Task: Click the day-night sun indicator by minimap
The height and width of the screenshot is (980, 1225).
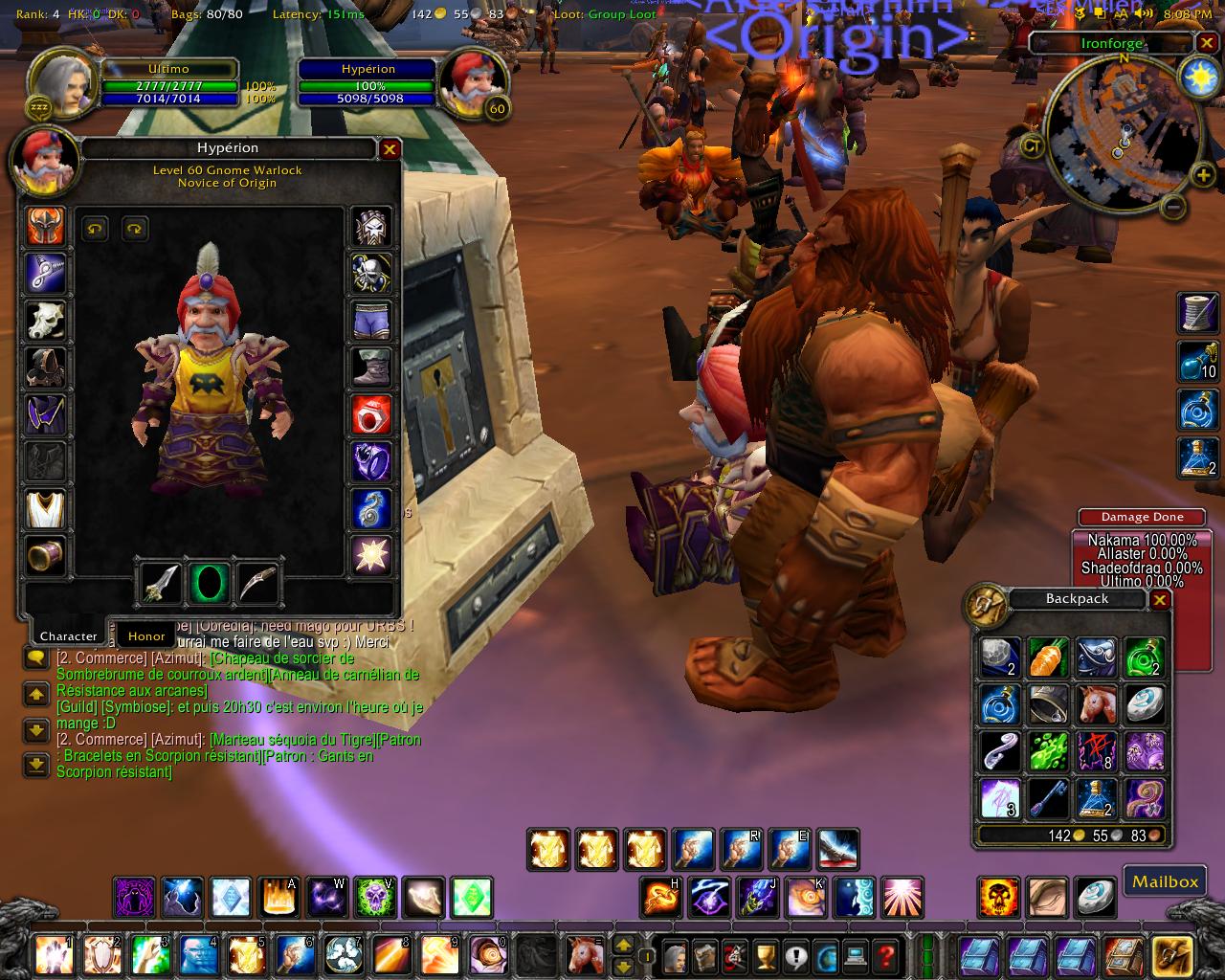Action: [x=1198, y=76]
